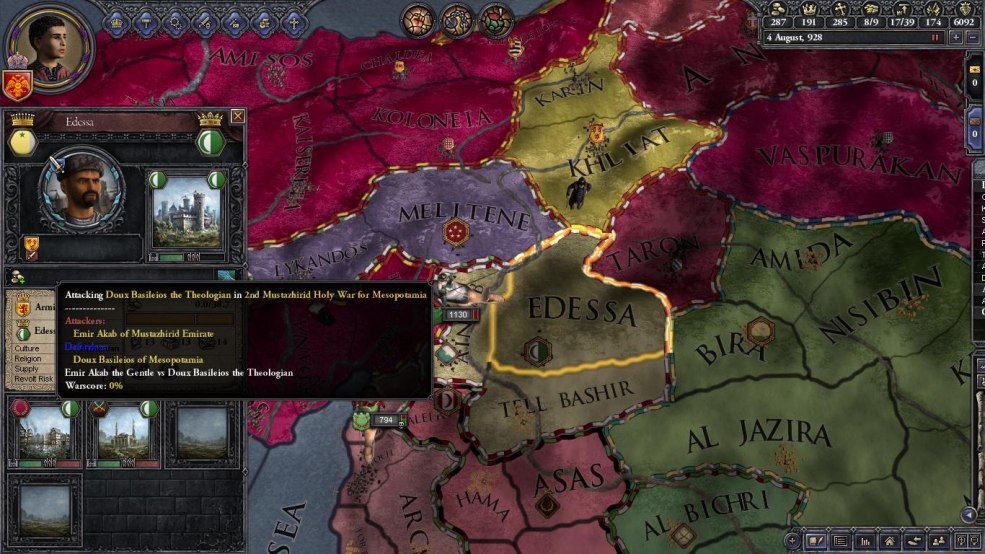The width and height of the screenshot is (985, 554).
Task: Open the crown menu tab in the top bar
Action: point(118,20)
